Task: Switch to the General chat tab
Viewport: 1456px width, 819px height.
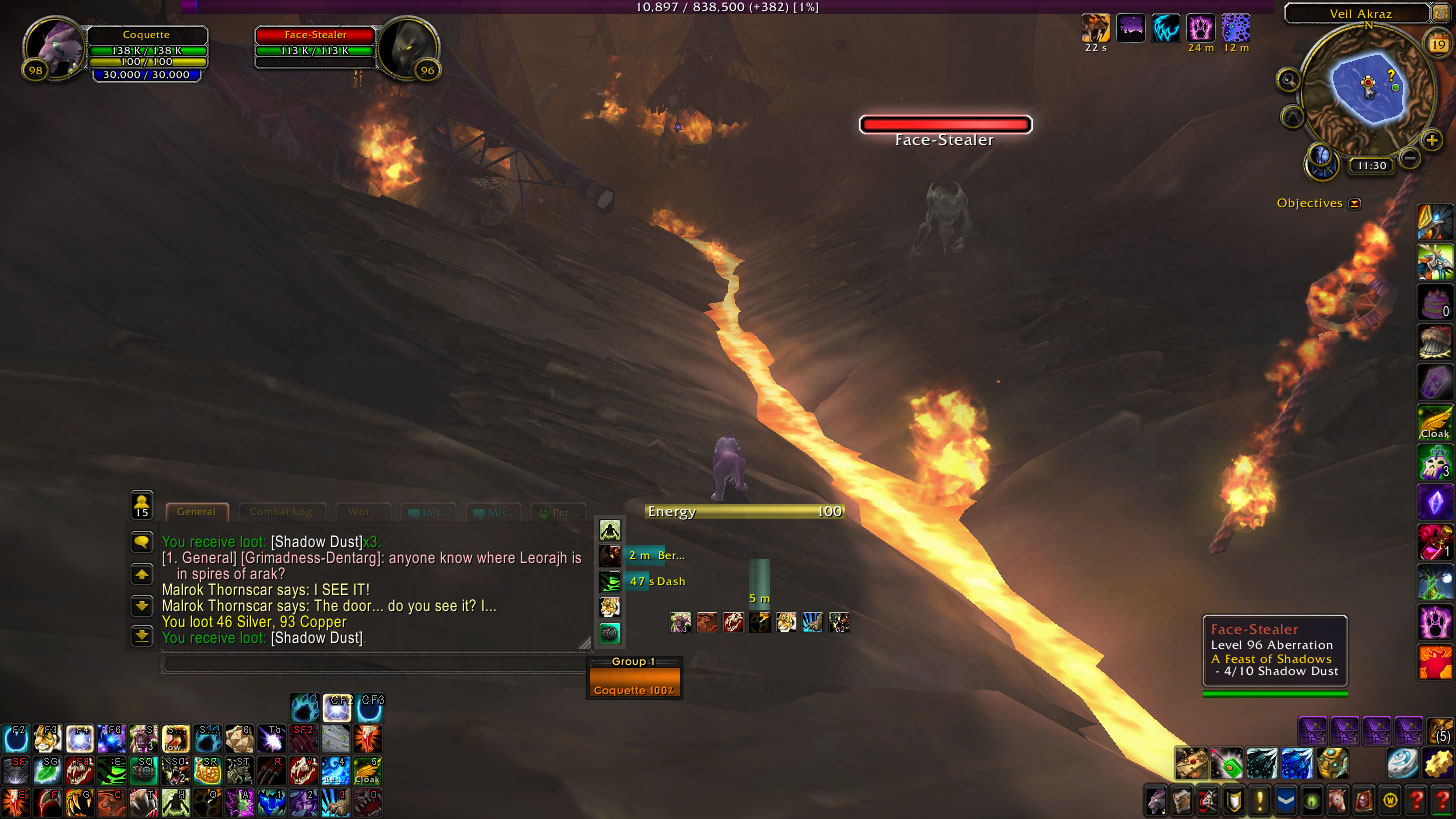Action: (196, 512)
